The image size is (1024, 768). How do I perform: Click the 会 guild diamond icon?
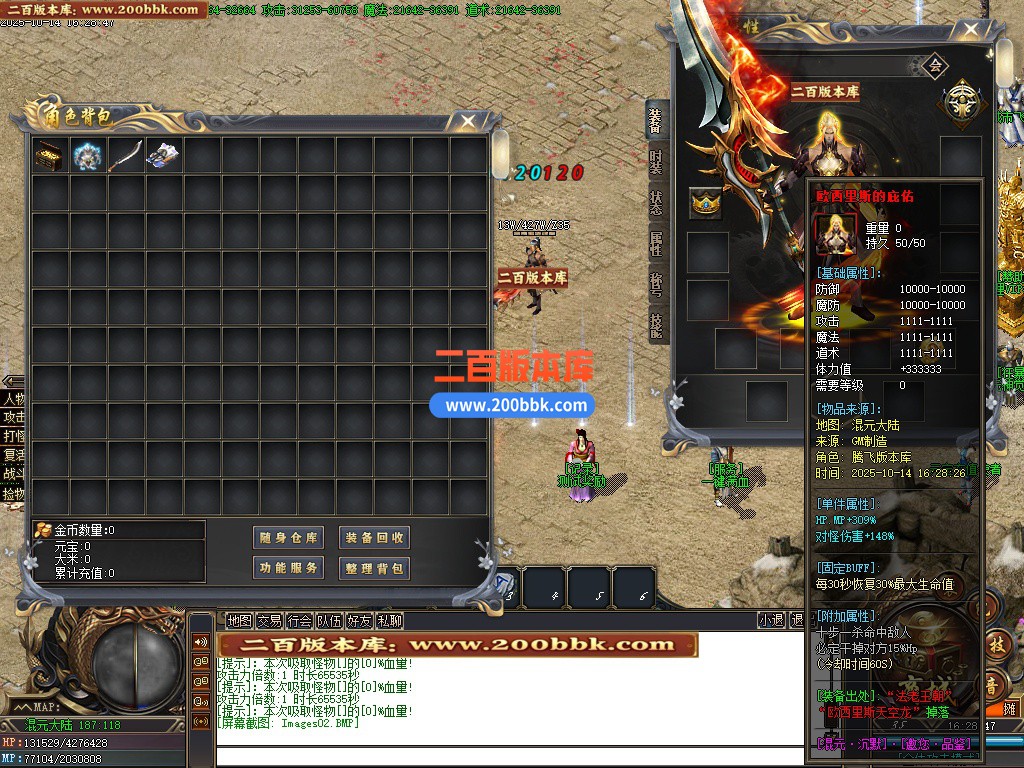click(935, 67)
